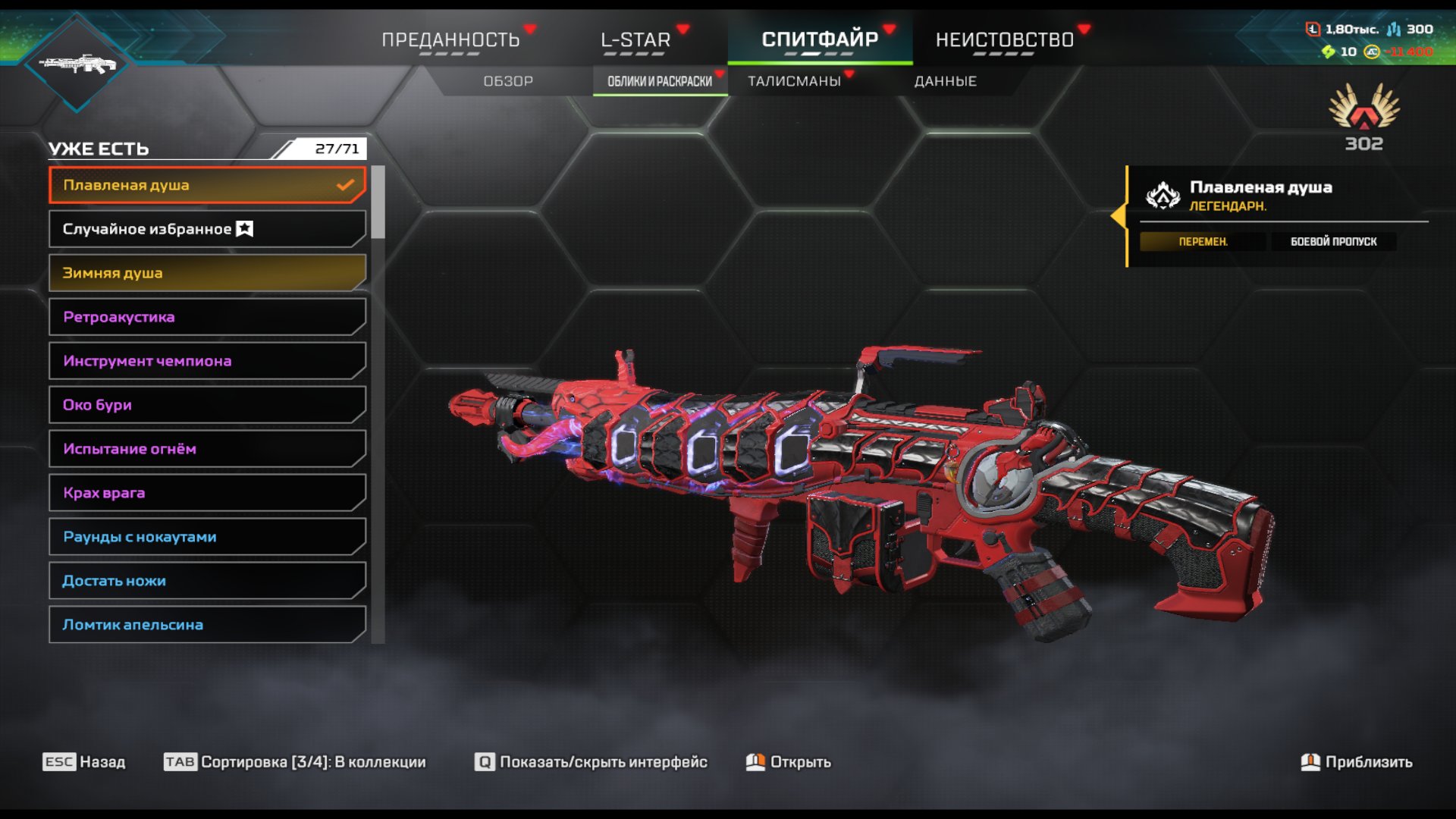Click the Назад back button
The width and height of the screenshot is (1456, 819).
coord(84,762)
